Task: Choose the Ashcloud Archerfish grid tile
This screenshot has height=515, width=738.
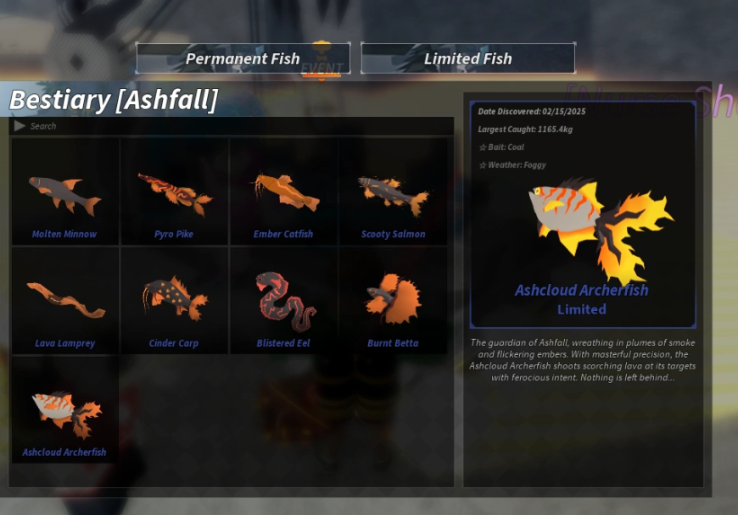Action: (65, 410)
